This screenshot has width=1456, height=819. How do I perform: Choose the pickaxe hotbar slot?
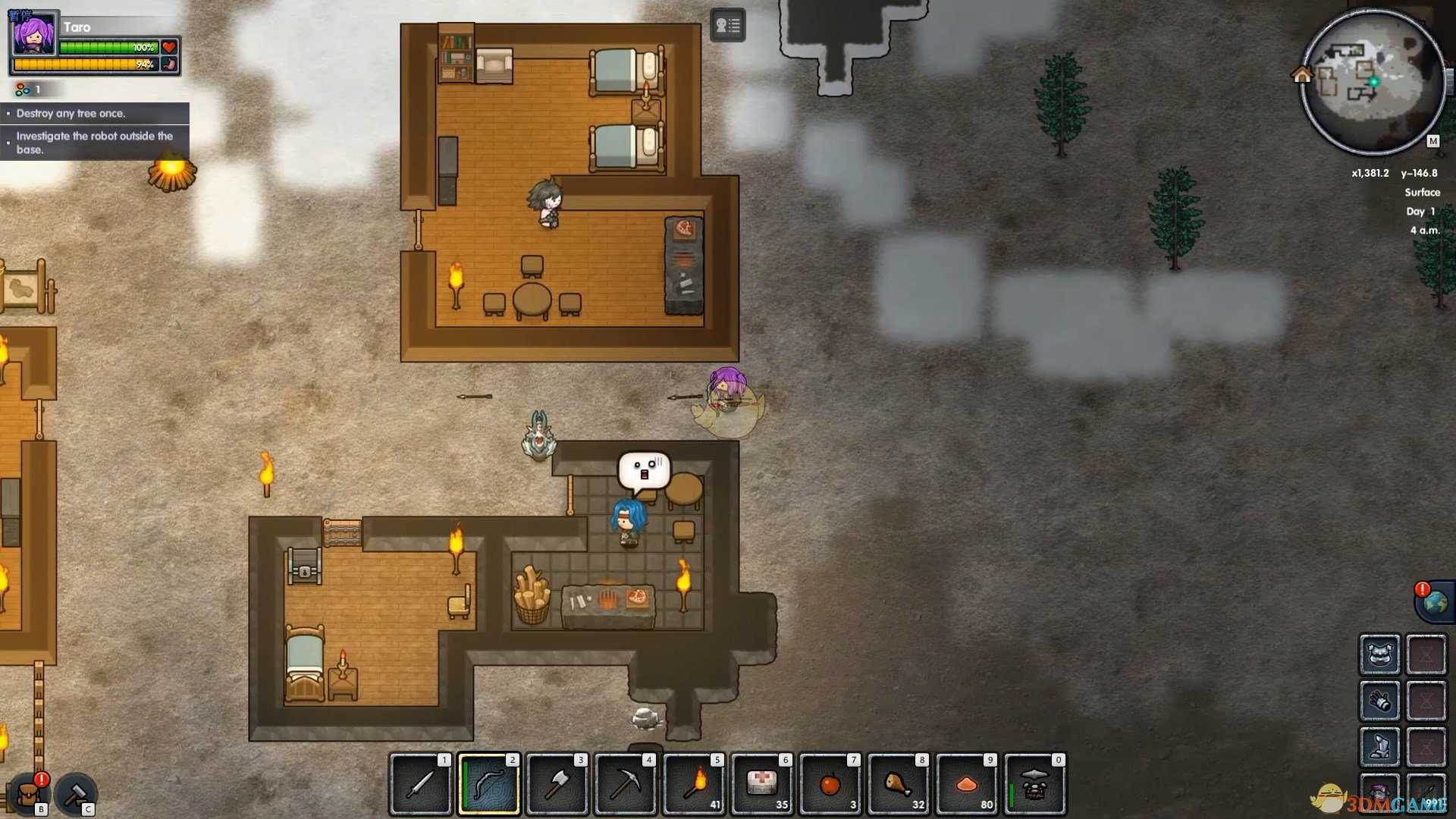pos(626,785)
